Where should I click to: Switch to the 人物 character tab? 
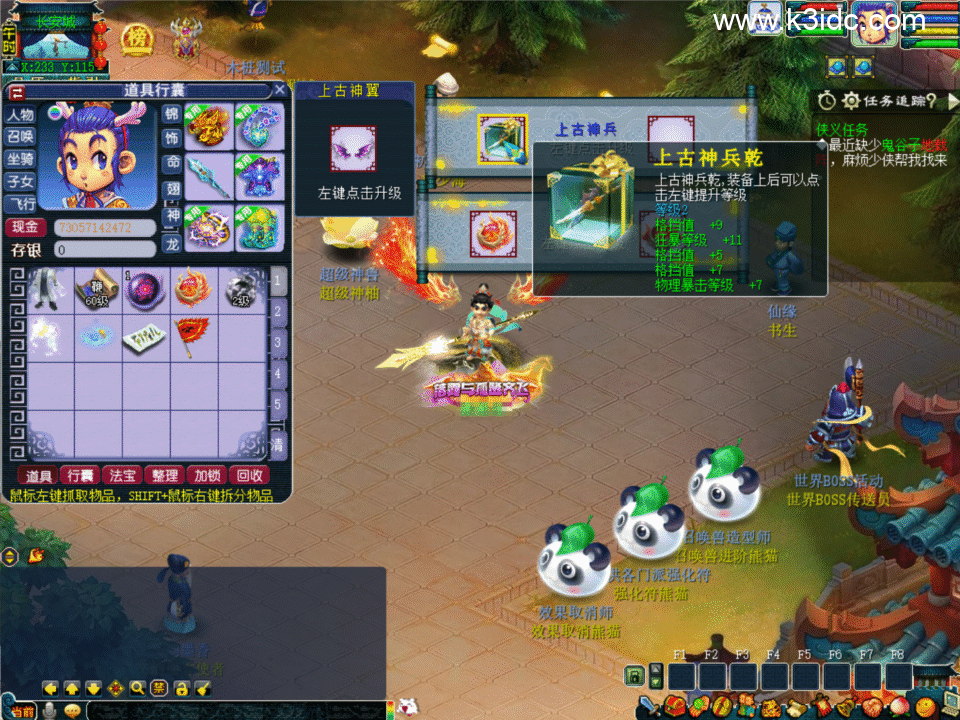coord(21,115)
